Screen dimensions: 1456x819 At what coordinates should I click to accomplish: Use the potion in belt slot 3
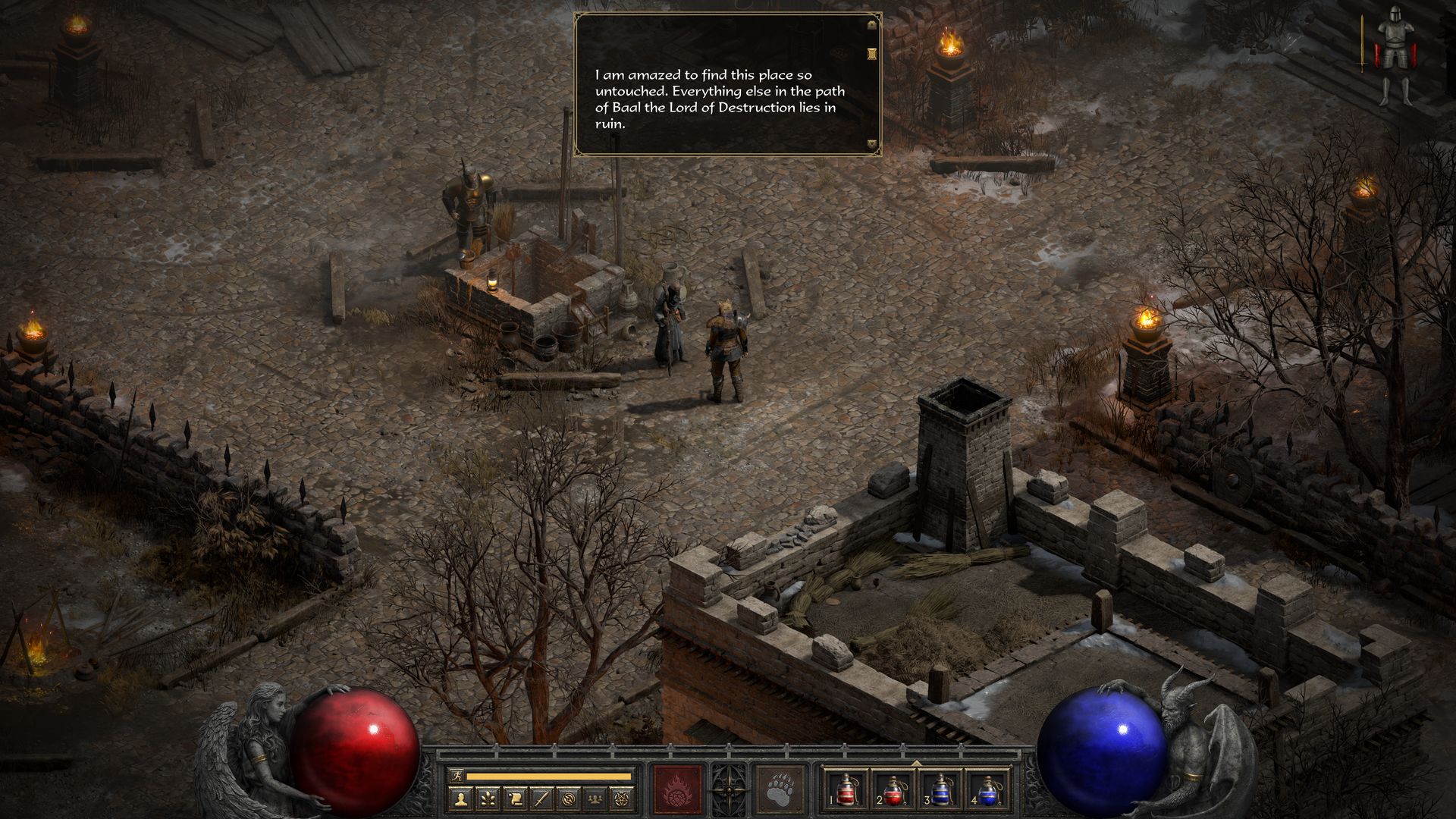pyautogui.click(x=940, y=790)
